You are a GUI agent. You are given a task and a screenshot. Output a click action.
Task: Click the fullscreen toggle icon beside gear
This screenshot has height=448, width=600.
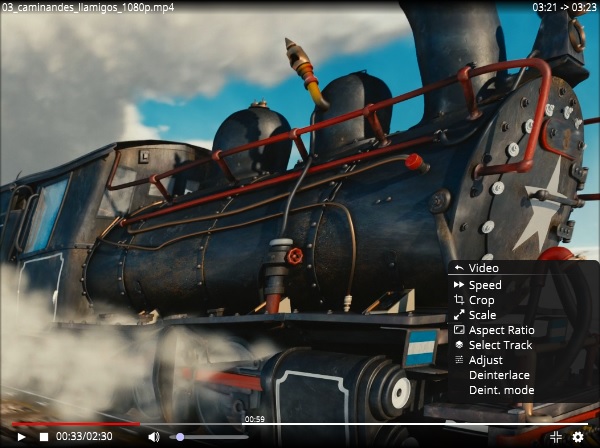click(x=556, y=437)
